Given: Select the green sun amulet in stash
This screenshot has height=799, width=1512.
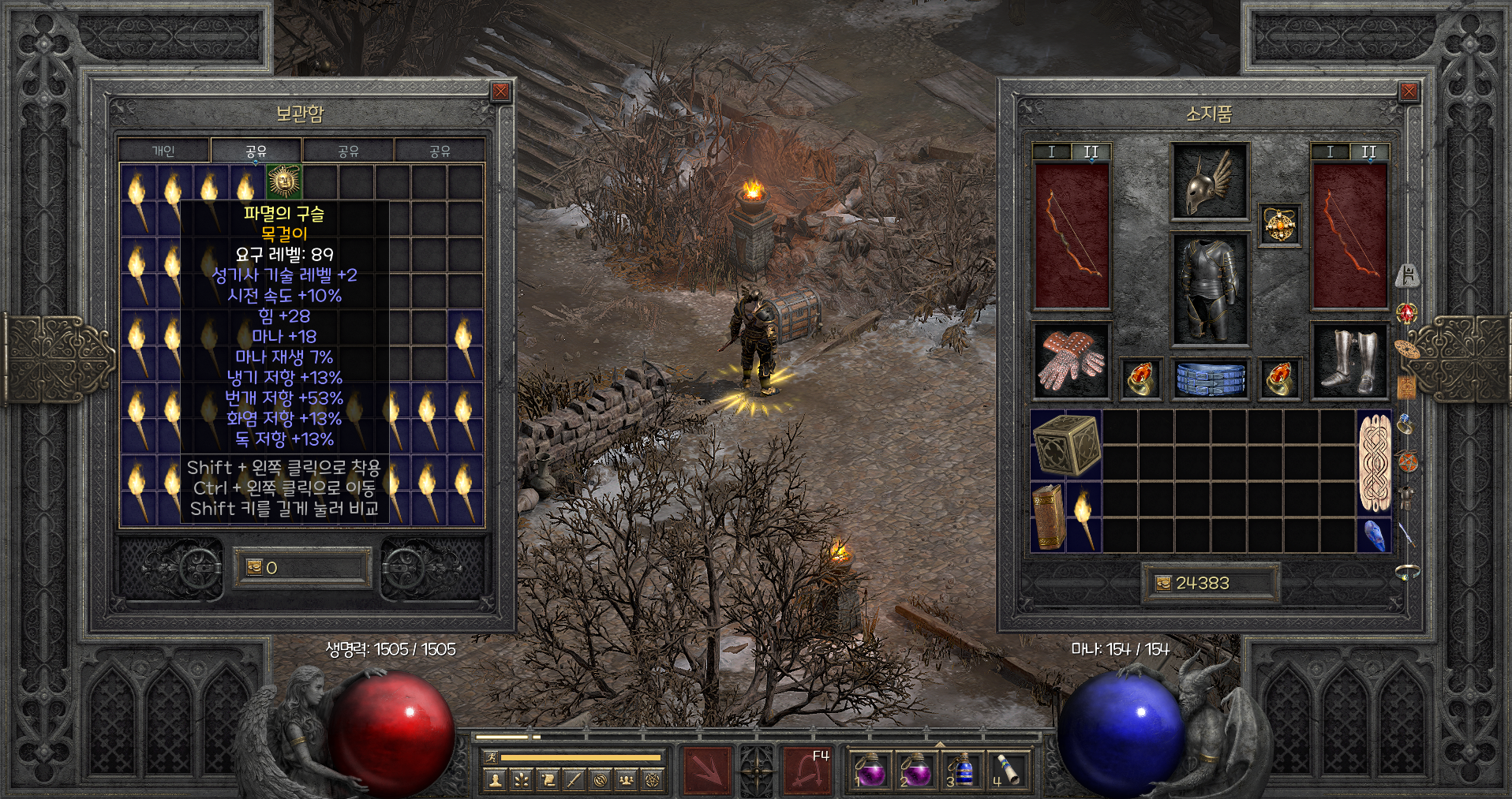Looking at the screenshot, I should 283,181.
